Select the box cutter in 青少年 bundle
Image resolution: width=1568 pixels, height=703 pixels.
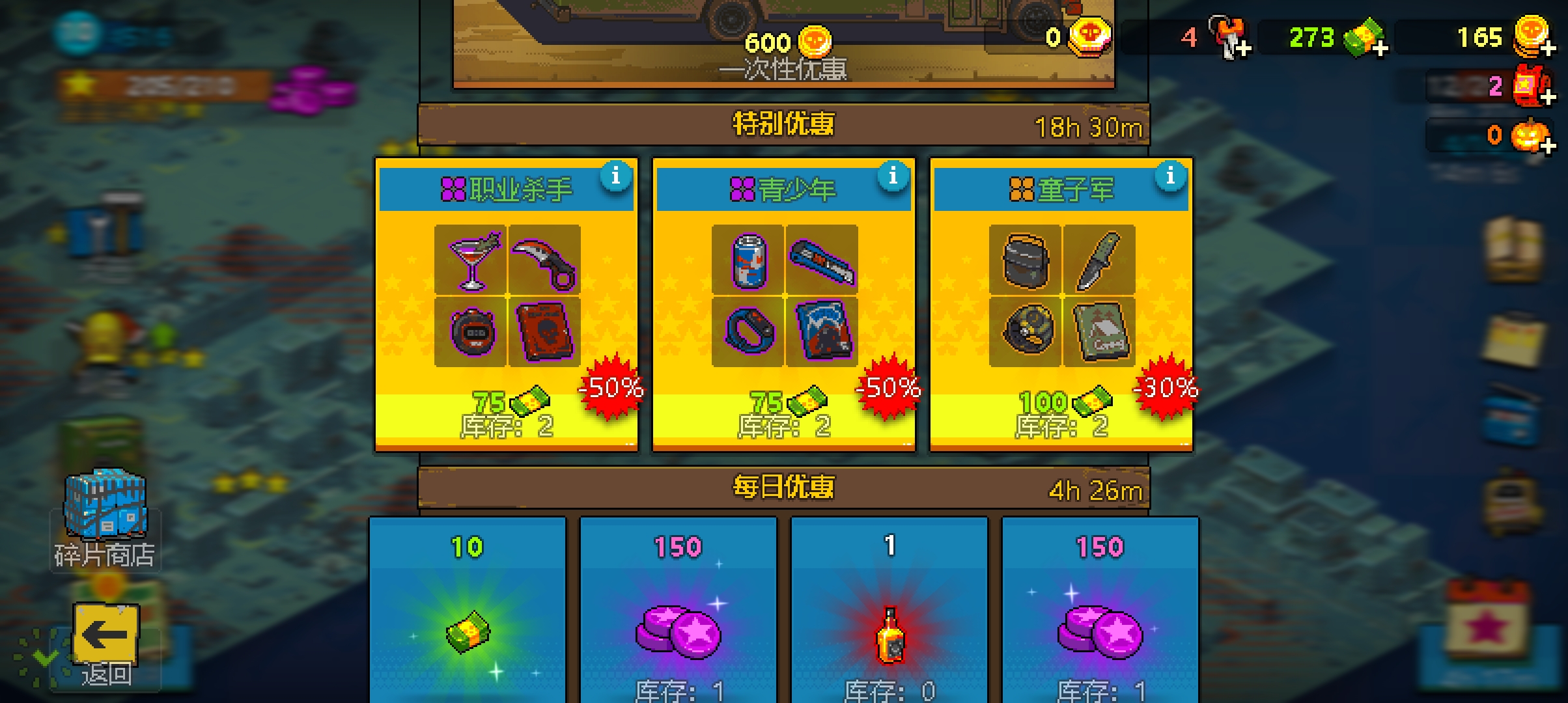click(x=822, y=260)
